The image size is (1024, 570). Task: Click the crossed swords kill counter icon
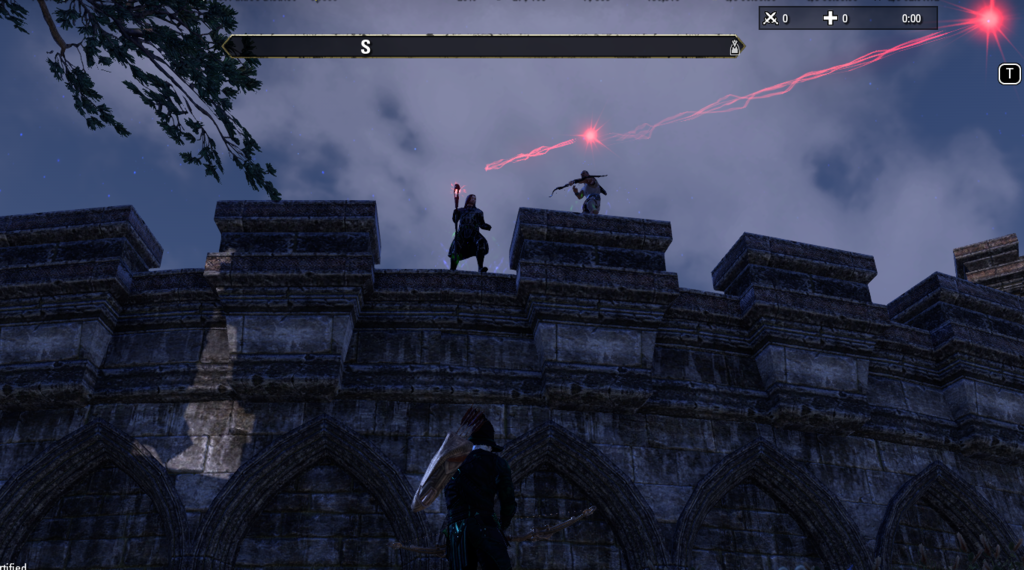770,18
